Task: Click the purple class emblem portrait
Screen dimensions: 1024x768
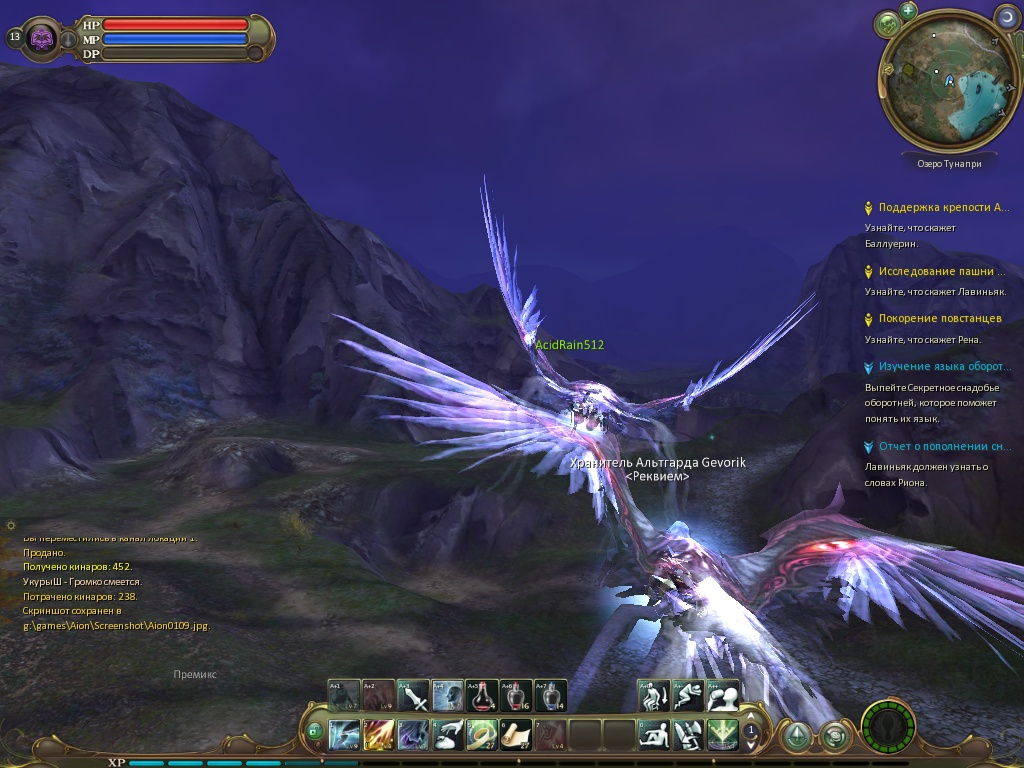Action: 42,38
